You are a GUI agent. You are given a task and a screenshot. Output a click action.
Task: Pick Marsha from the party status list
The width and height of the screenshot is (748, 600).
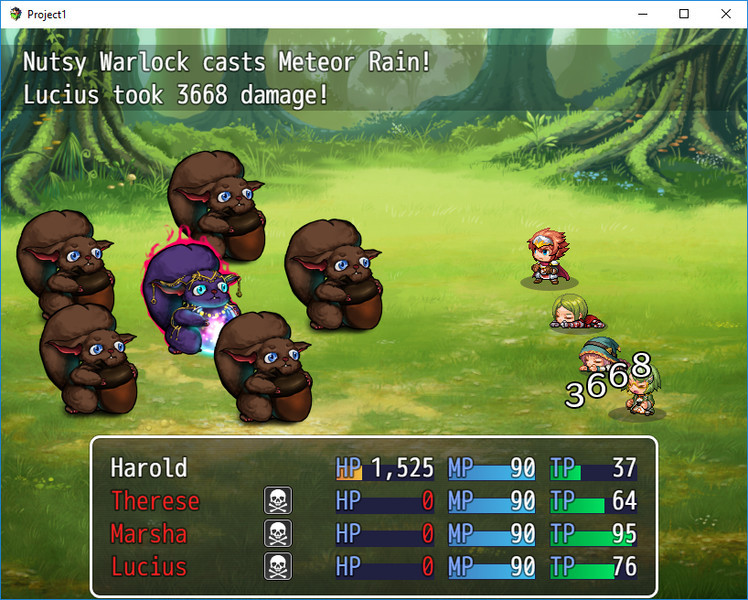(x=149, y=534)
